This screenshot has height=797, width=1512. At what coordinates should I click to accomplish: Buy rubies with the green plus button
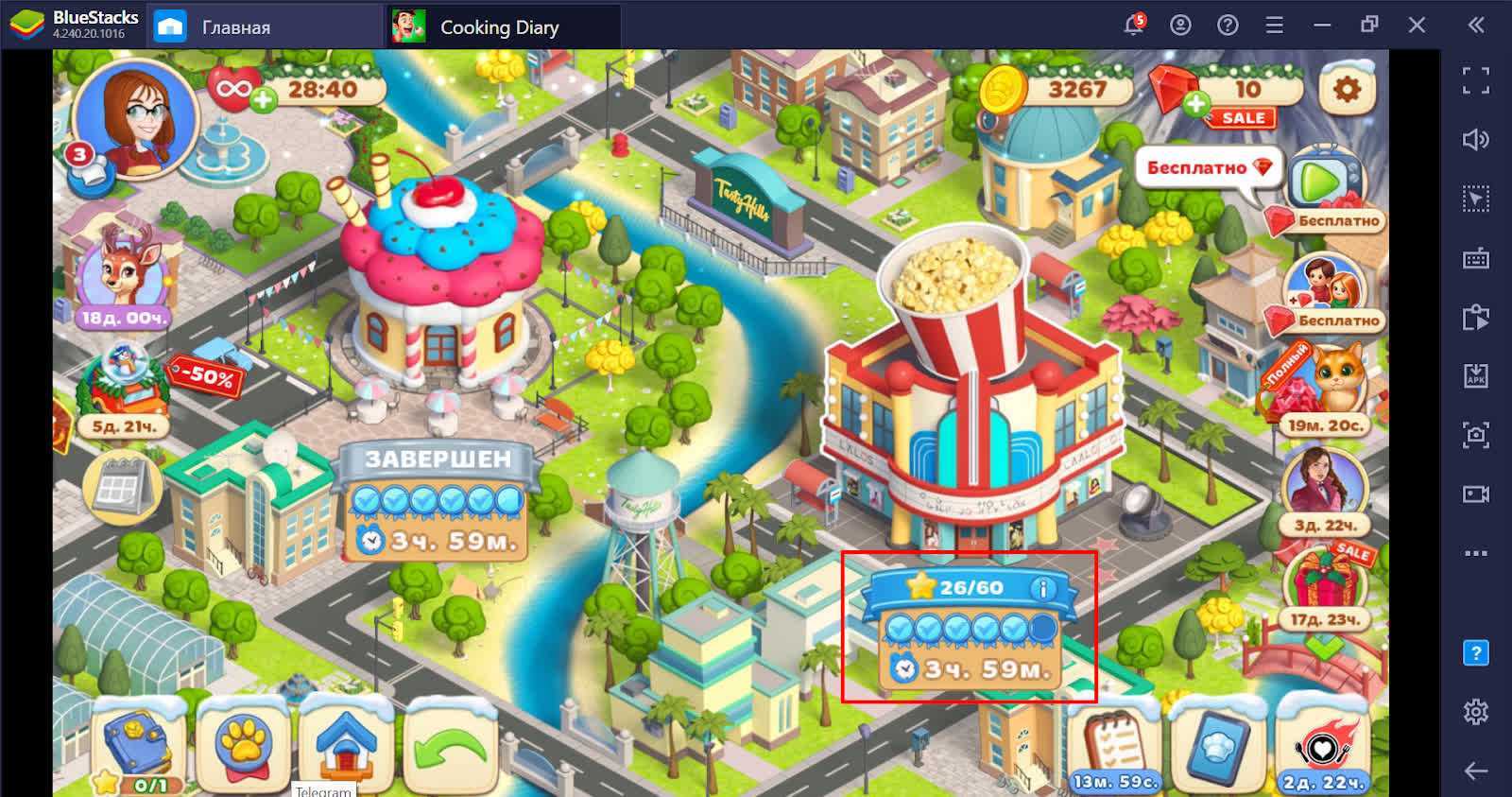1195,104
